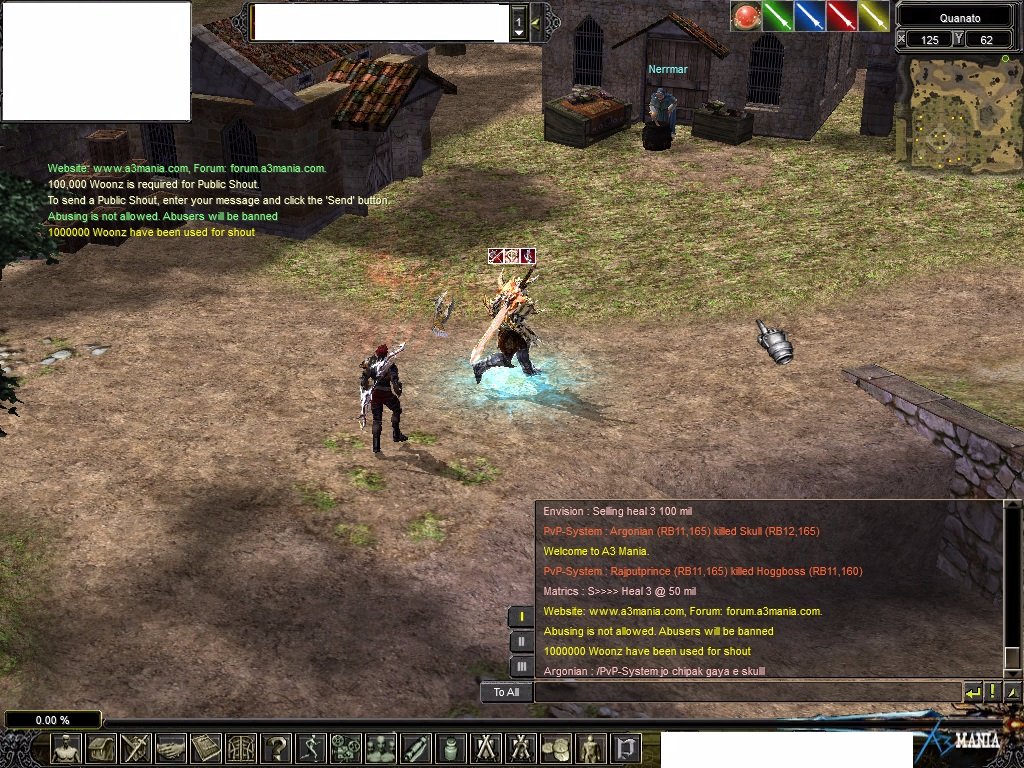This screenshot has height=768, width=1024.
Task: Open the inventory bag icon
Action: tap(101, 748)
